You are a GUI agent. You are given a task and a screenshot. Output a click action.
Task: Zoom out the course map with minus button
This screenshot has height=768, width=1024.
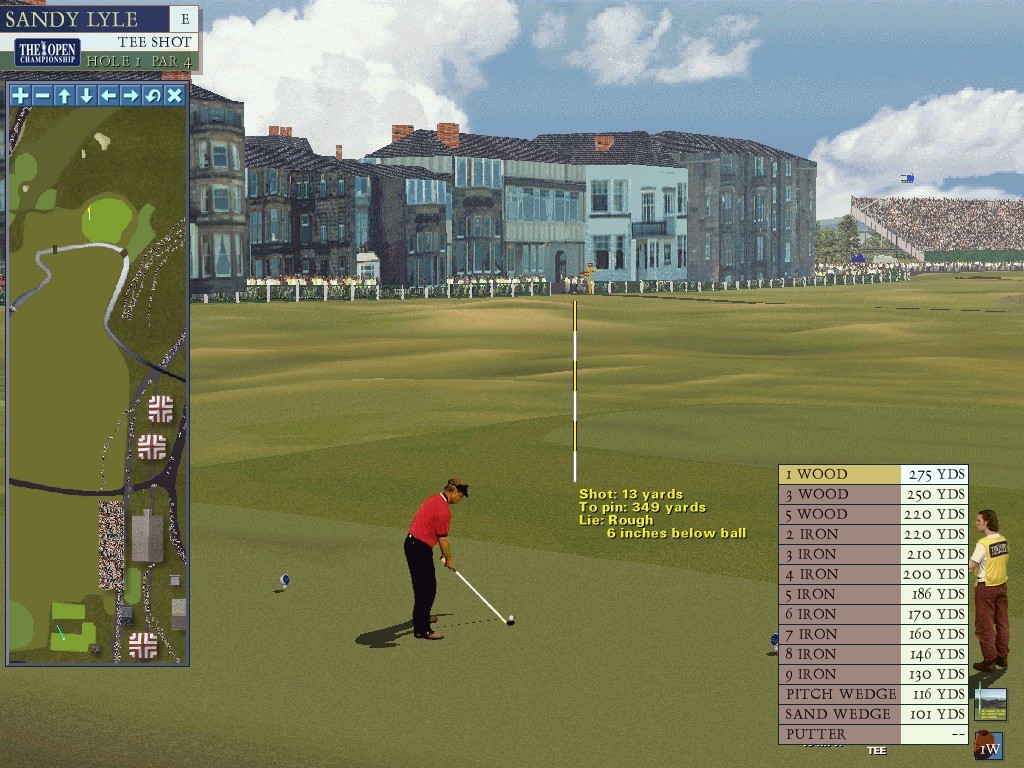(x=42, y=96)
